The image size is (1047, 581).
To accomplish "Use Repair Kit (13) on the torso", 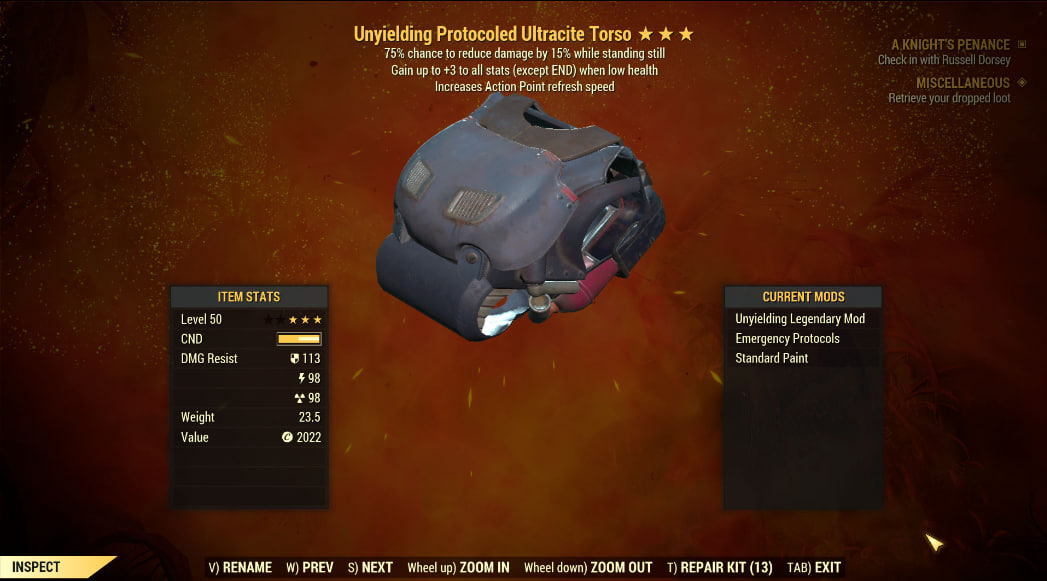I will pyautogui.click(x=718, y=567).
